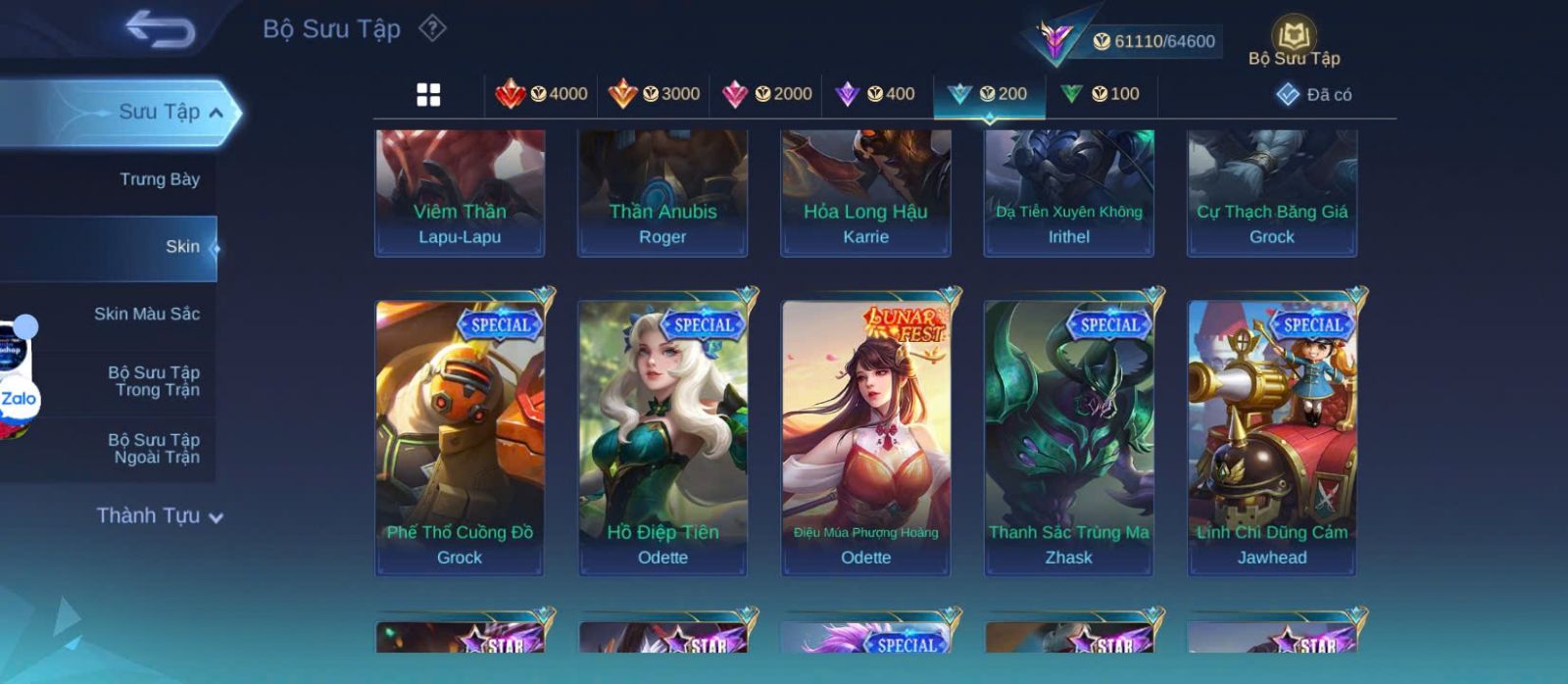Open Bộ Sưu Tập Trong Trận

153,381
